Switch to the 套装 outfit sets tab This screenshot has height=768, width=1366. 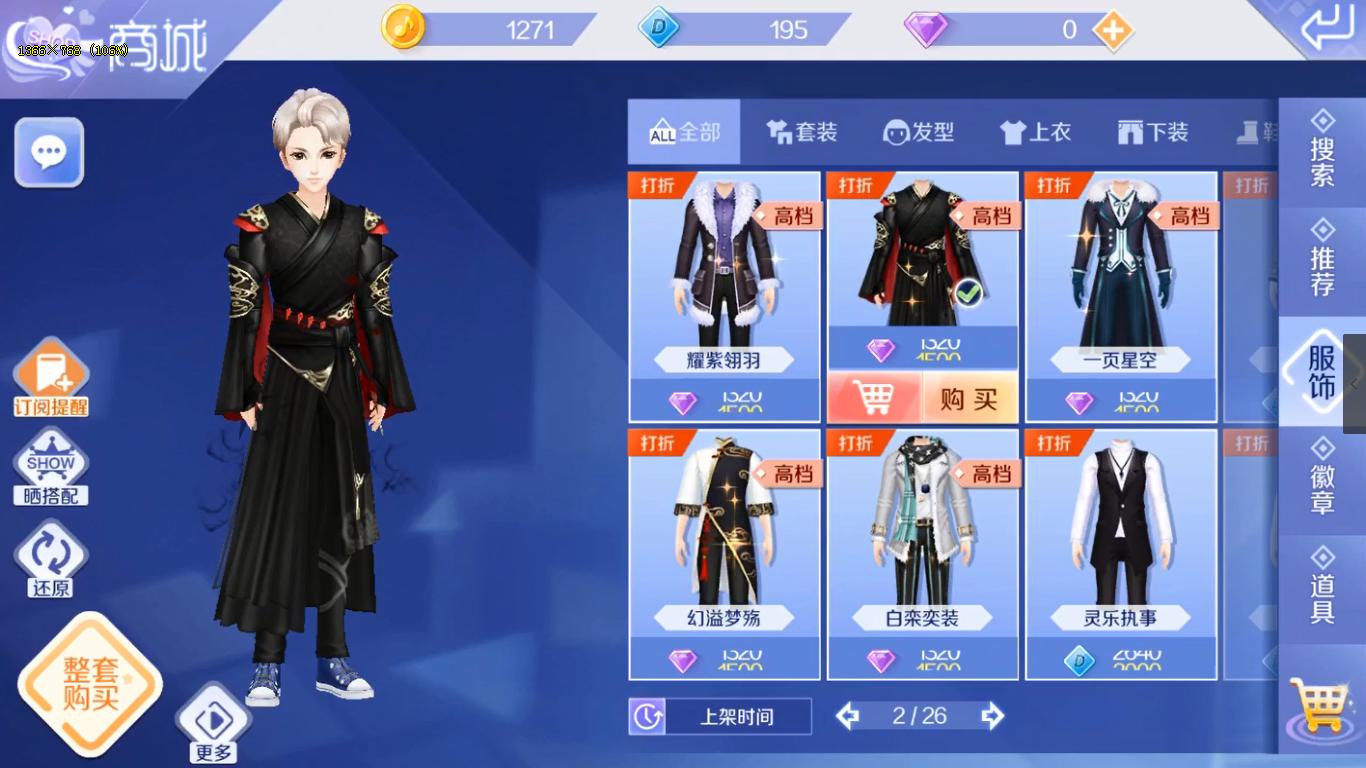[801, 131]
